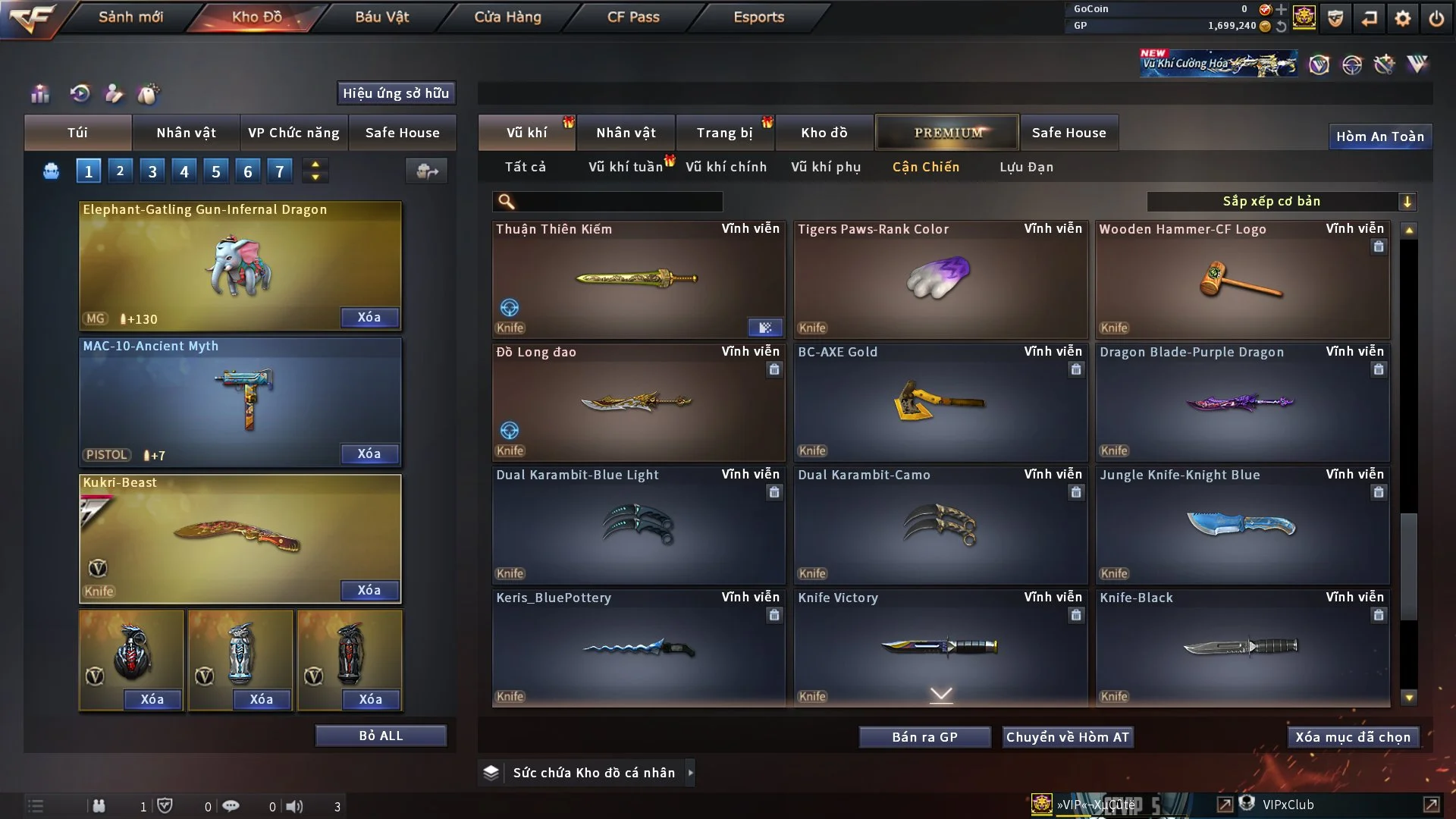The image size is (1456, 819).
Task: Click the Bán ra GP button
Action: tap(924, 737)
